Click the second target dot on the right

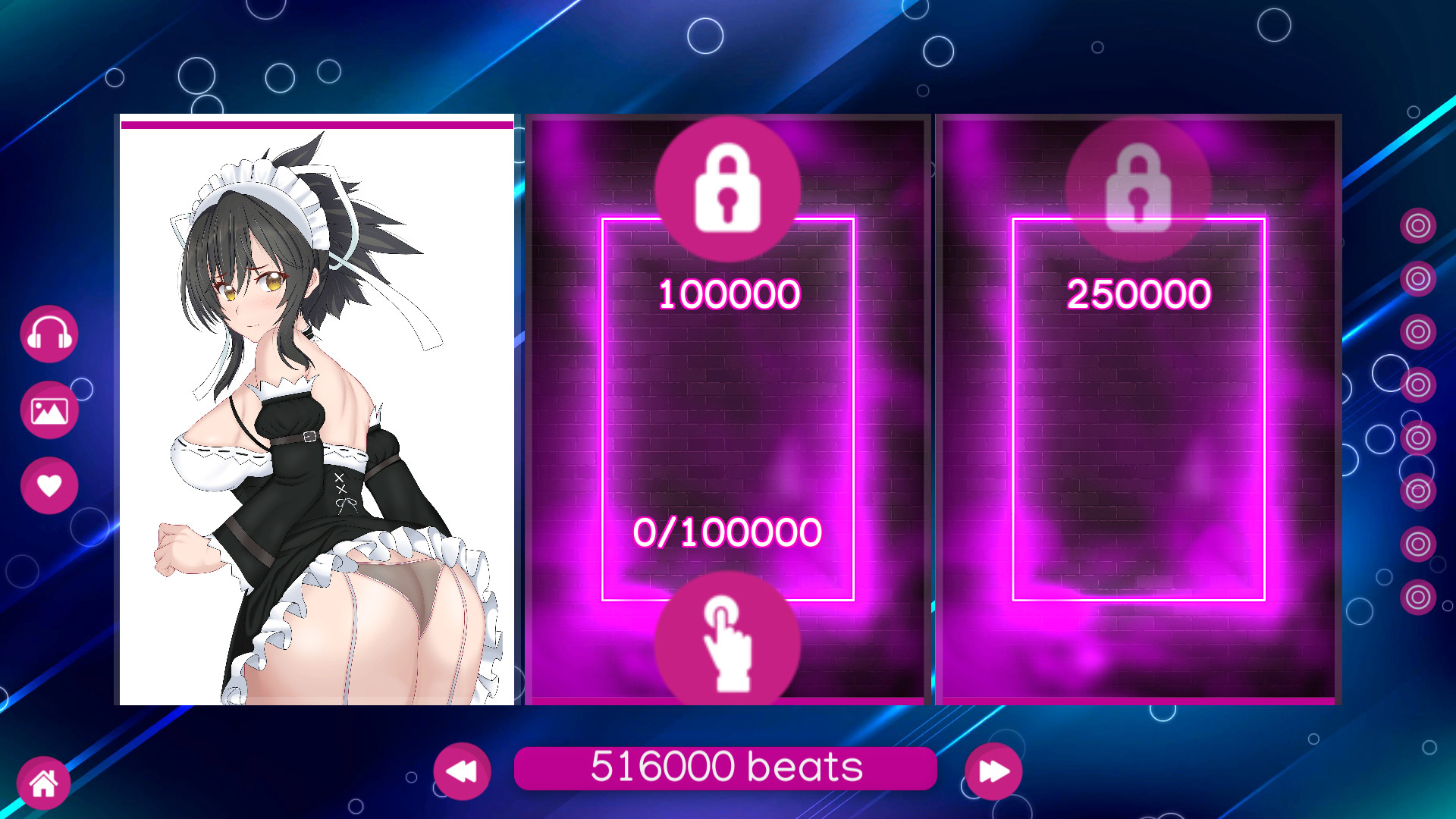[1417, 278]
